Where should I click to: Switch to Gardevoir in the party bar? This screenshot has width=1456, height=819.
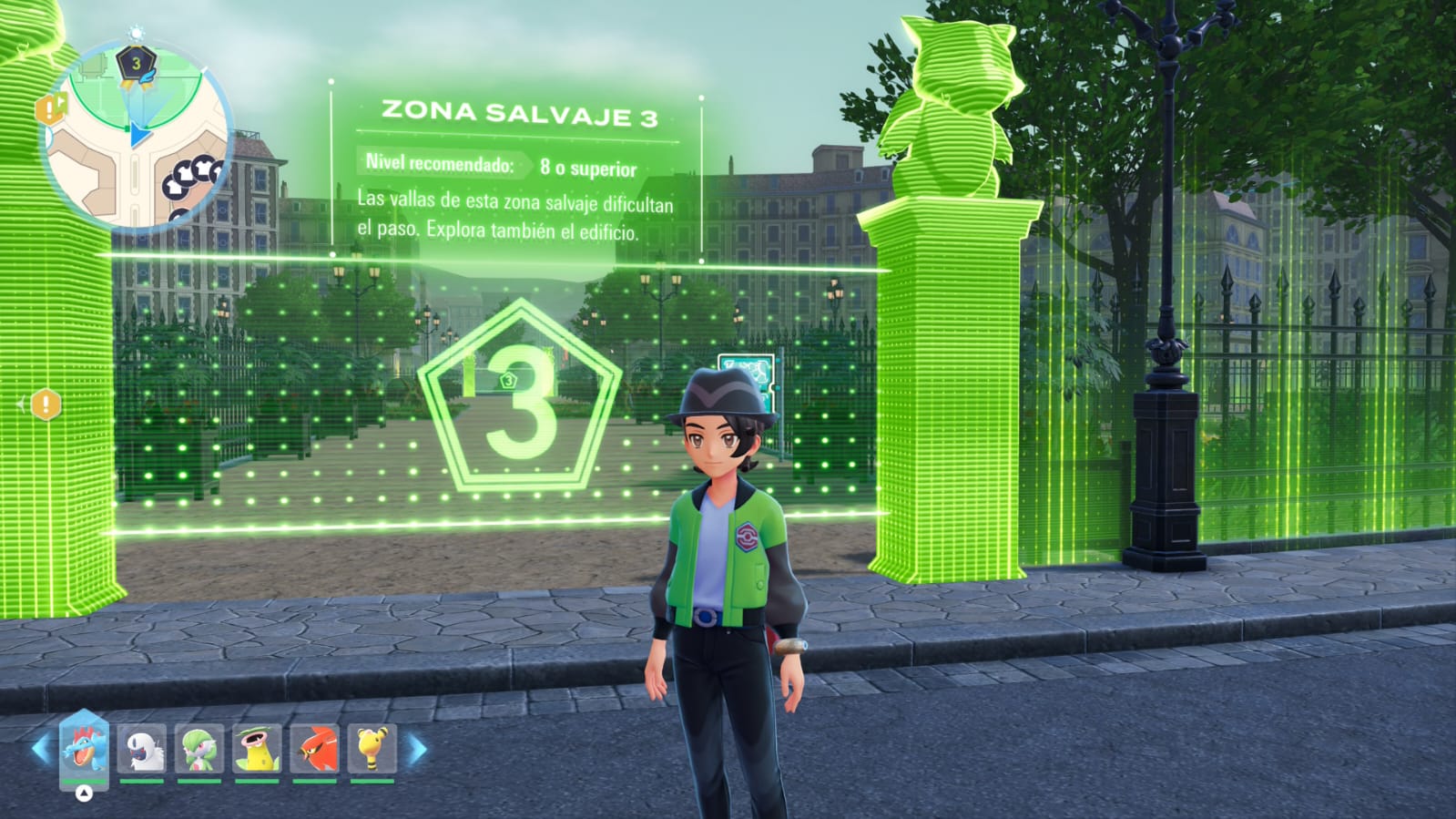coord(199,749)
